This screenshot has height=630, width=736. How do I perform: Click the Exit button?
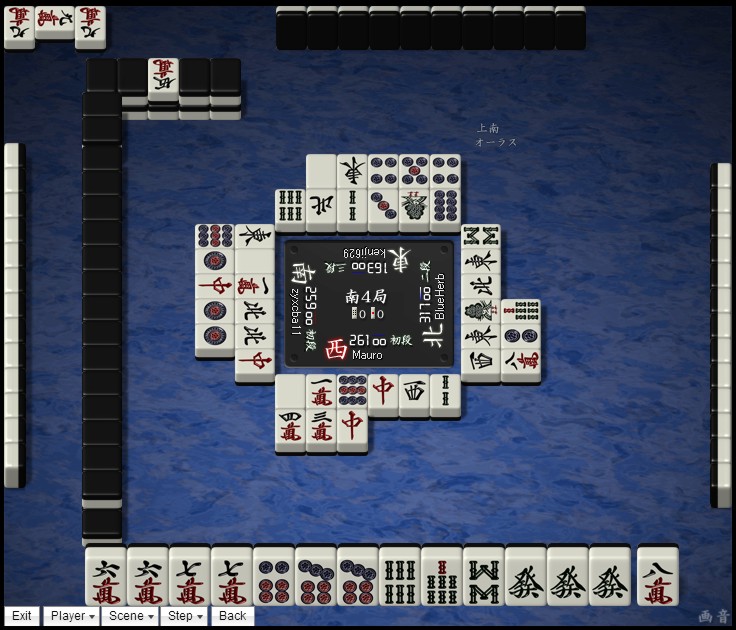point(22,616)
